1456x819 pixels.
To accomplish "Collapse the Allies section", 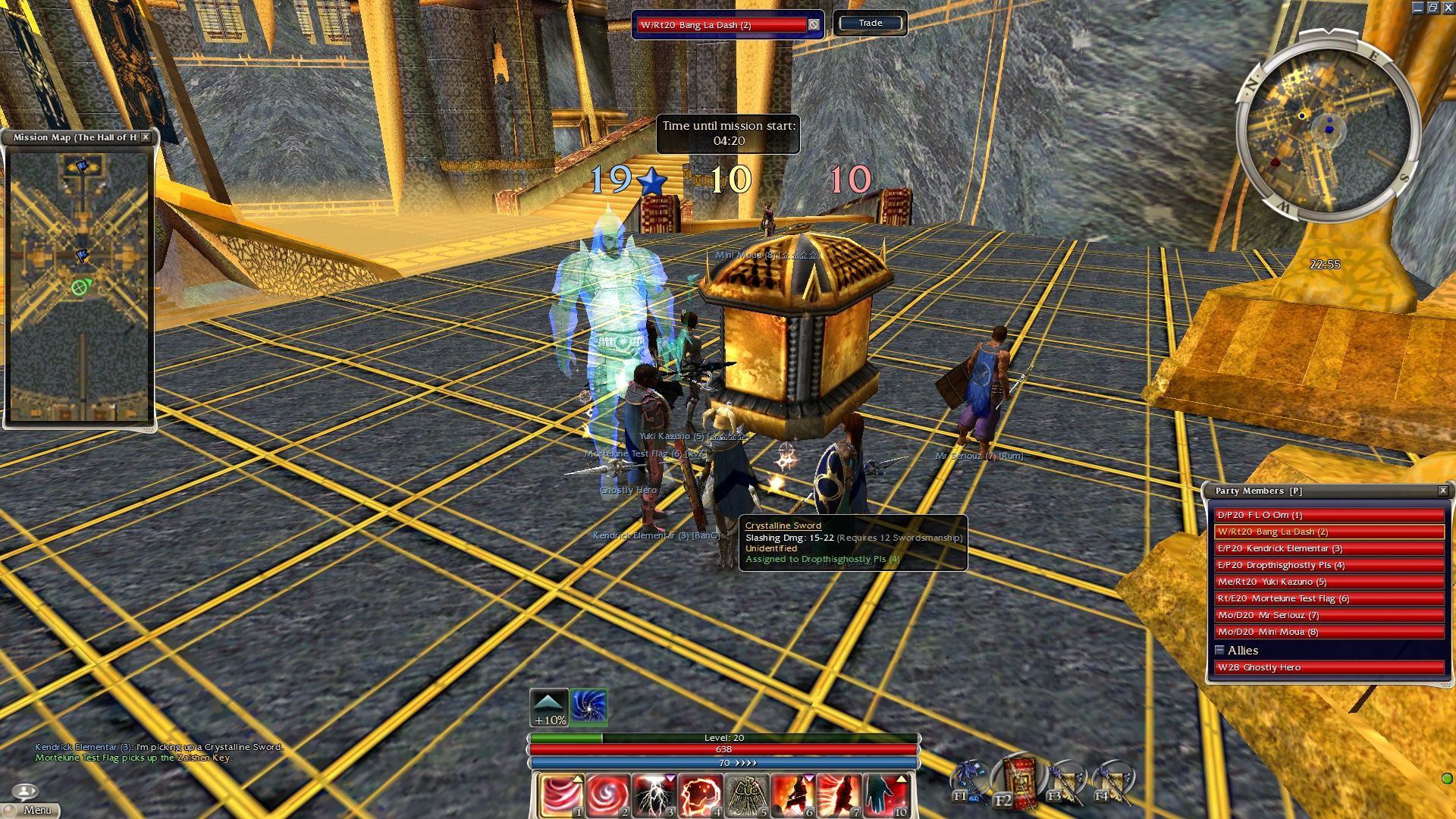I will (x=1219, y=650).
